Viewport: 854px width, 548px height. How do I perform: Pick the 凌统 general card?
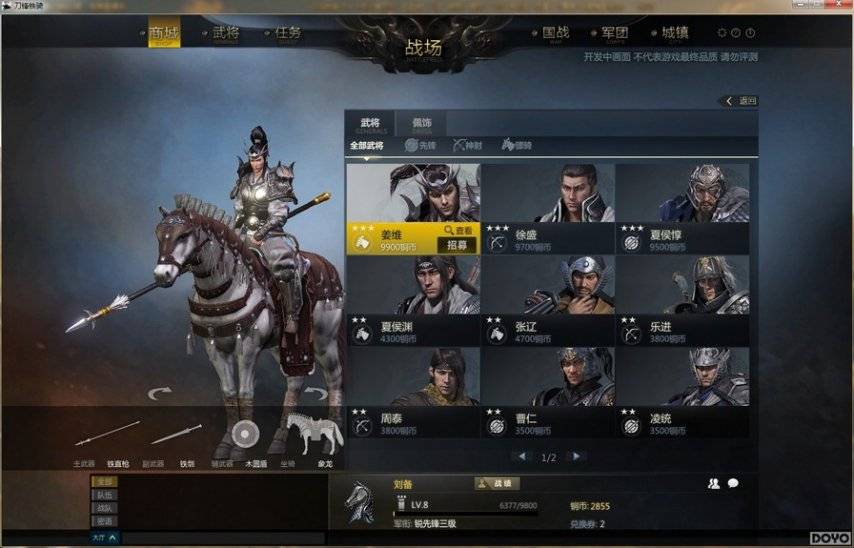click(682, 392)
